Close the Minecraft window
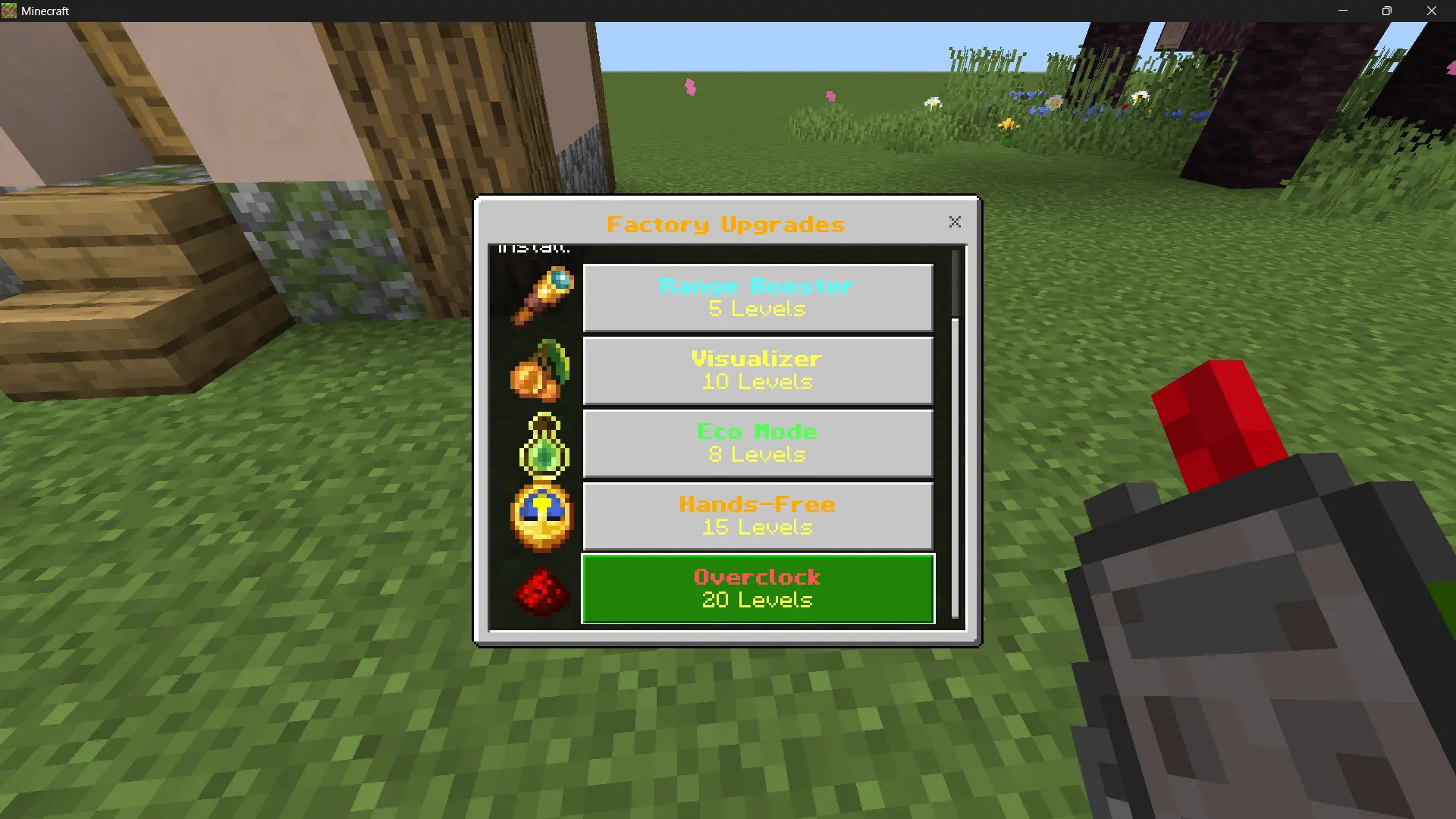 (x=1431, y=11)
